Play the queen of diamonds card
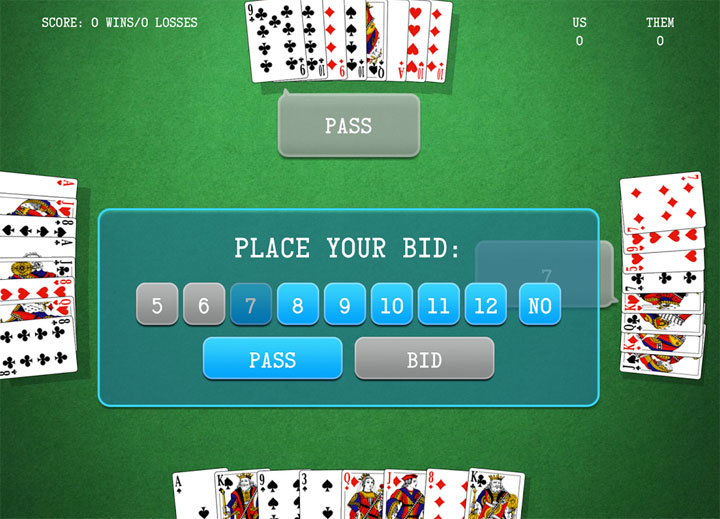The width and height of the screenshot is (720, 519). click(x=361, y=497)
